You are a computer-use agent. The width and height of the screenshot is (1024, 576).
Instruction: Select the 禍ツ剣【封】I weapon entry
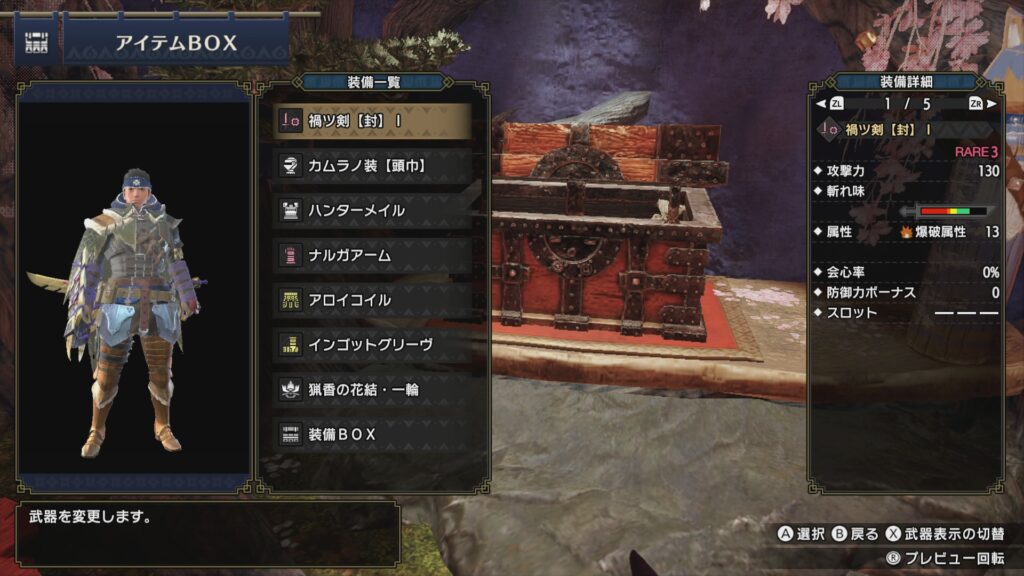371,121
